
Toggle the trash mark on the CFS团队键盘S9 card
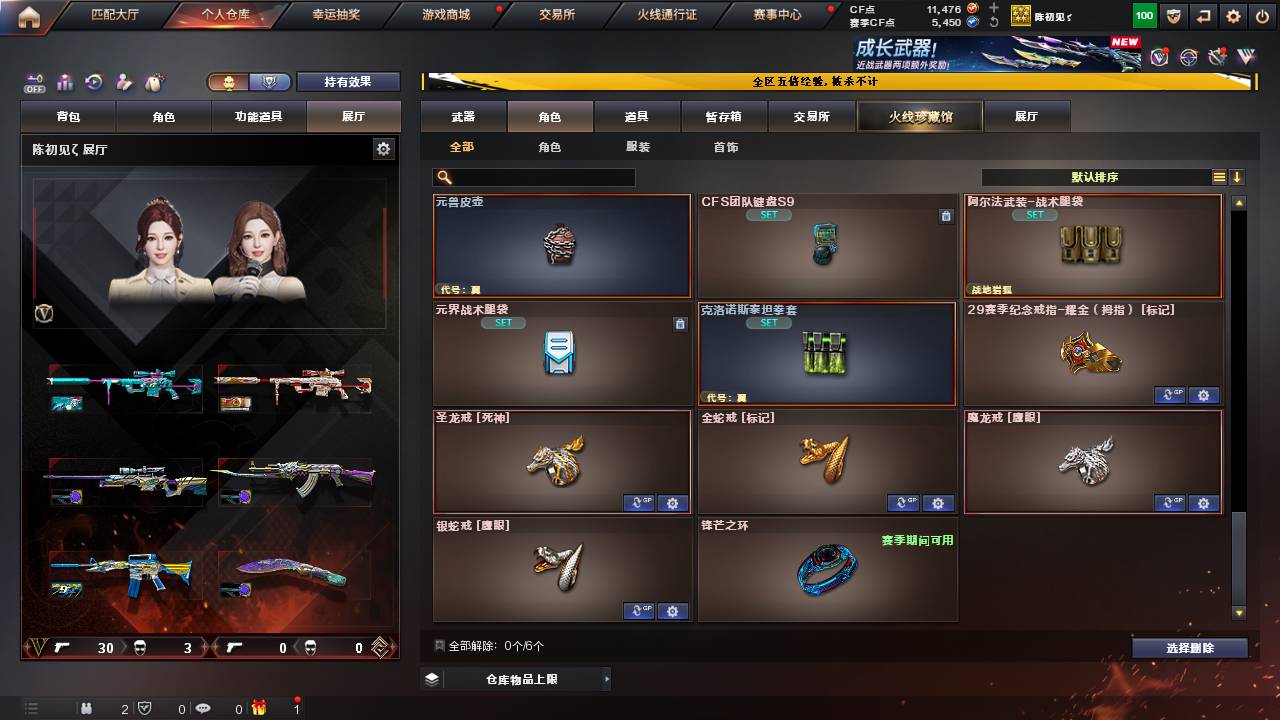point(947,214)
